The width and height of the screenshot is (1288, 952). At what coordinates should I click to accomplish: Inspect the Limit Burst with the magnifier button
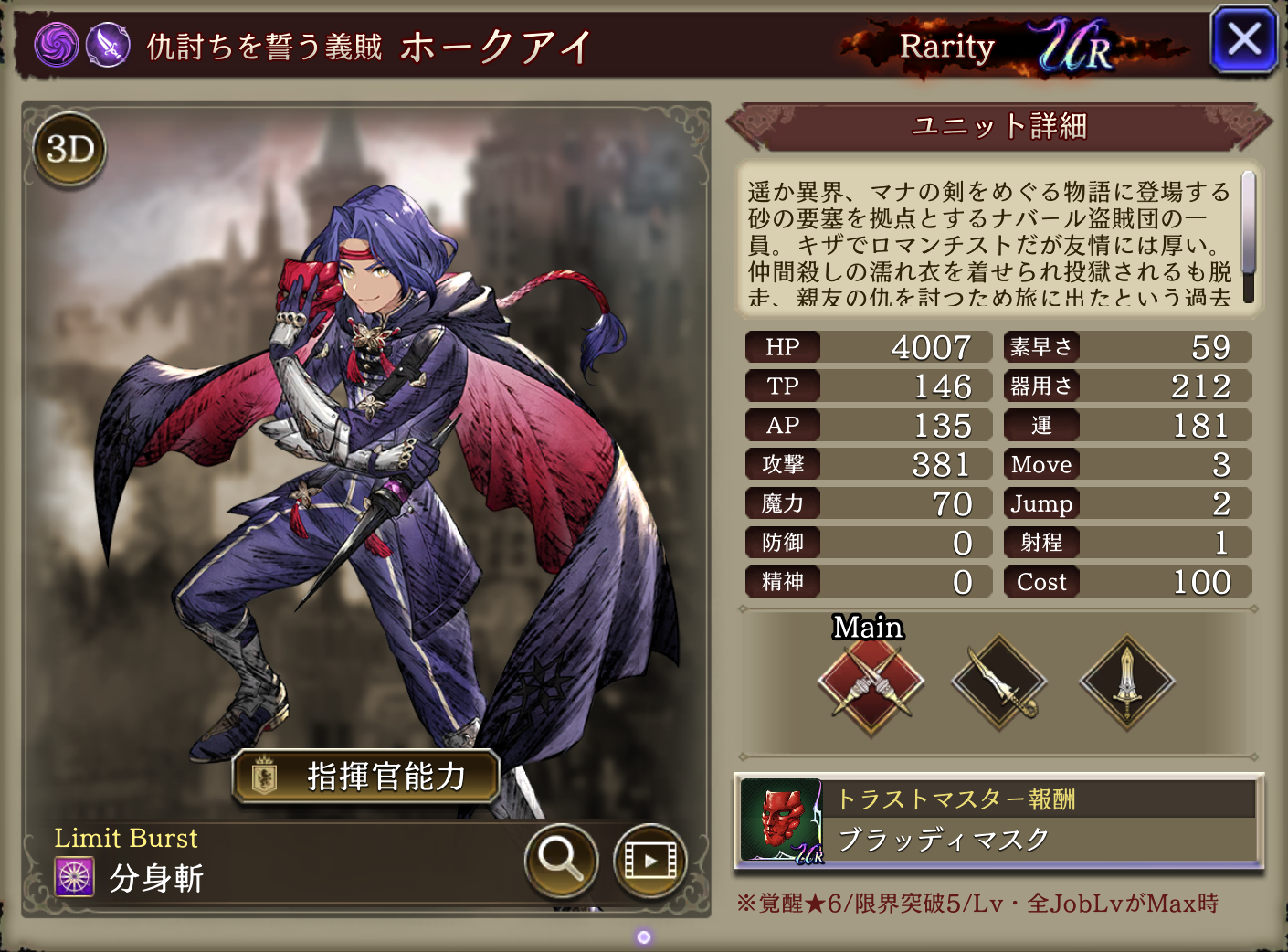(561, 860)
